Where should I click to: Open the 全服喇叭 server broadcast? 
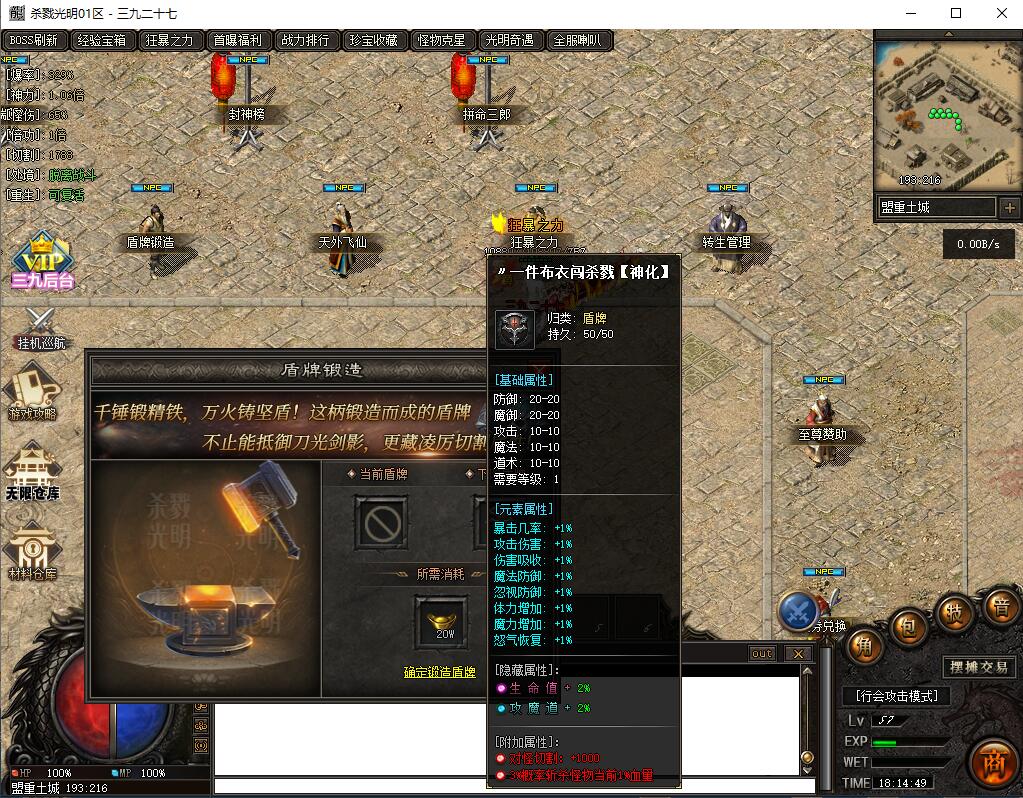pyautogui.click(x=577, y=41)
